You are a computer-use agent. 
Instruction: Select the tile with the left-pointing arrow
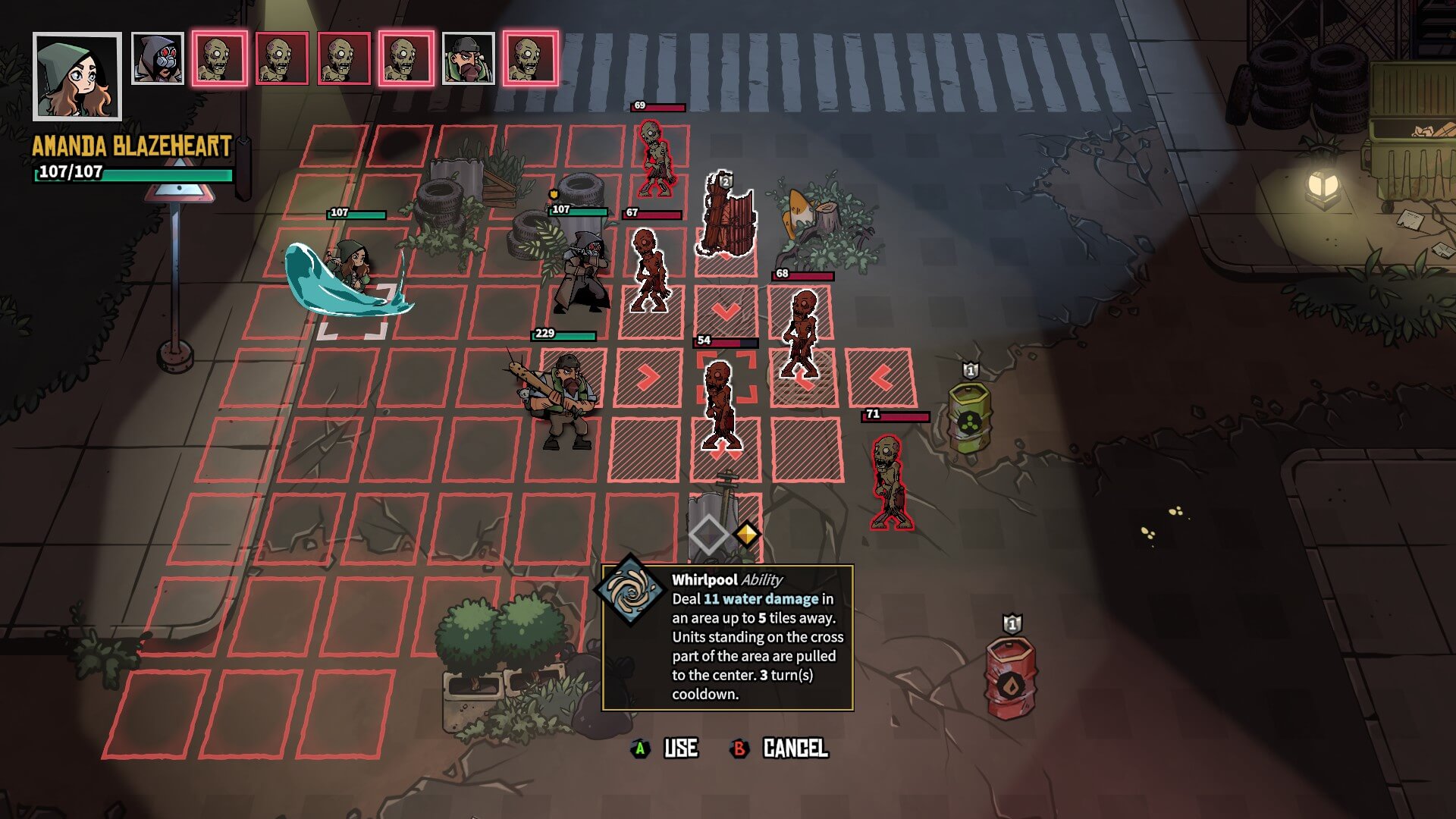pyautogui.click(x=880, y=377)
